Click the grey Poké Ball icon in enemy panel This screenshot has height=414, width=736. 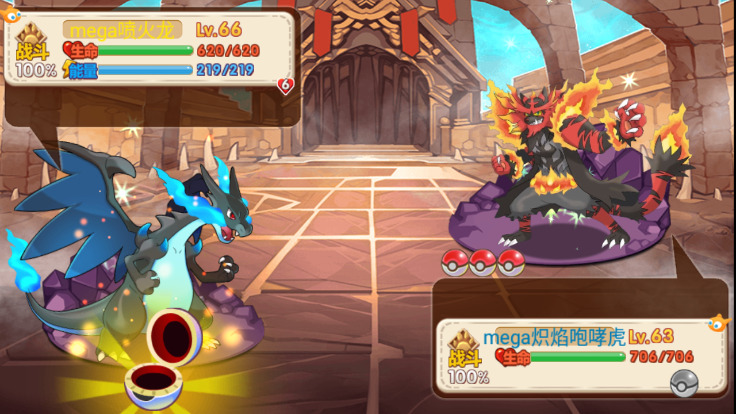pos(682,380)
